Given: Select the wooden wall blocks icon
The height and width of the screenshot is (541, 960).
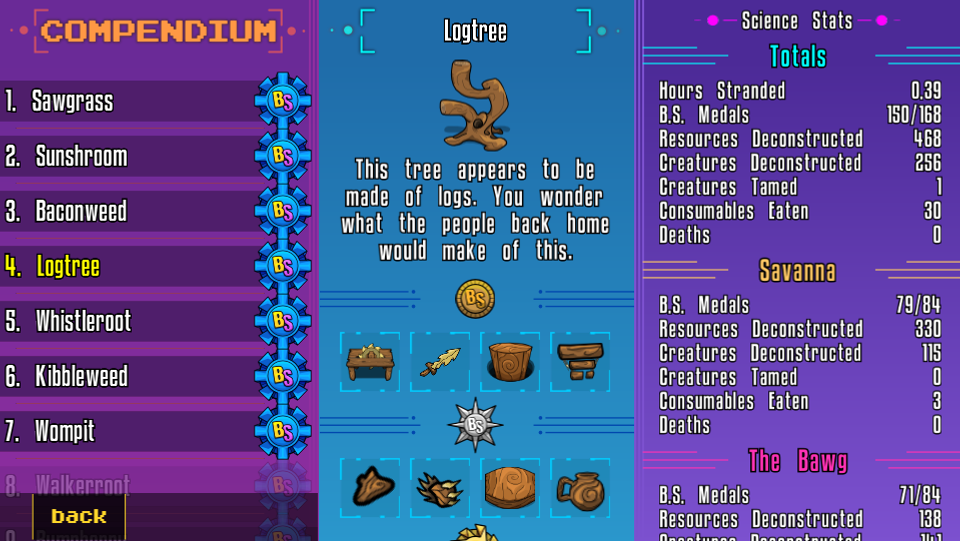Looking at the screenshot, I should [580, 361].
